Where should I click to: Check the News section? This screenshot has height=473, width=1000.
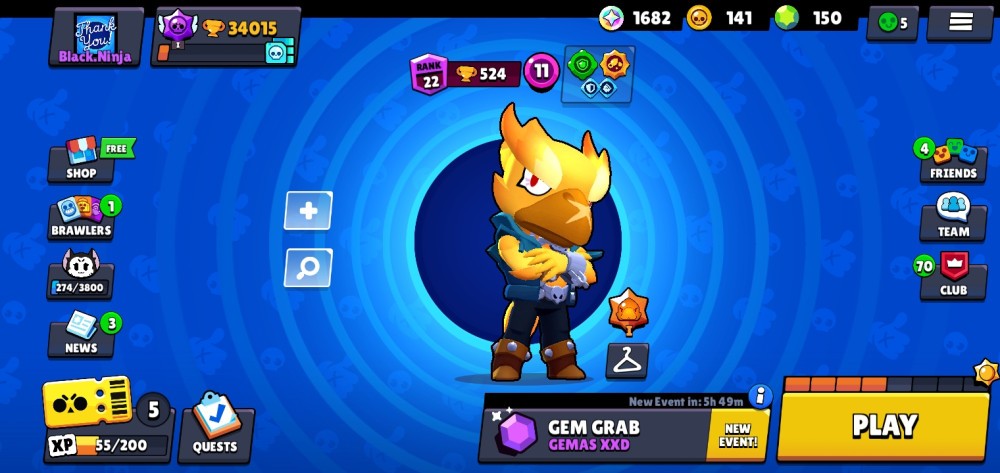(x=81, y=335)
